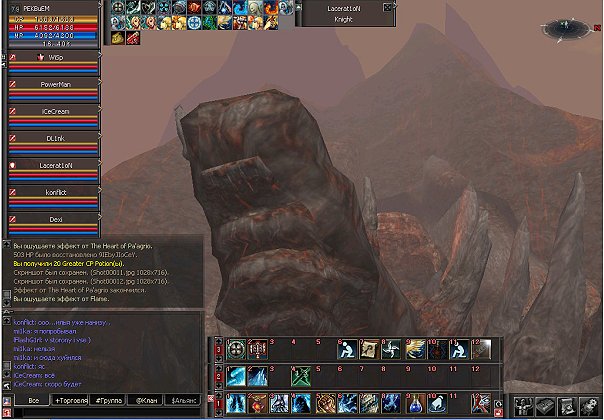This screenshot has height=420, width=604.
Task: Choose party member DLink
Action: [55, 138]
